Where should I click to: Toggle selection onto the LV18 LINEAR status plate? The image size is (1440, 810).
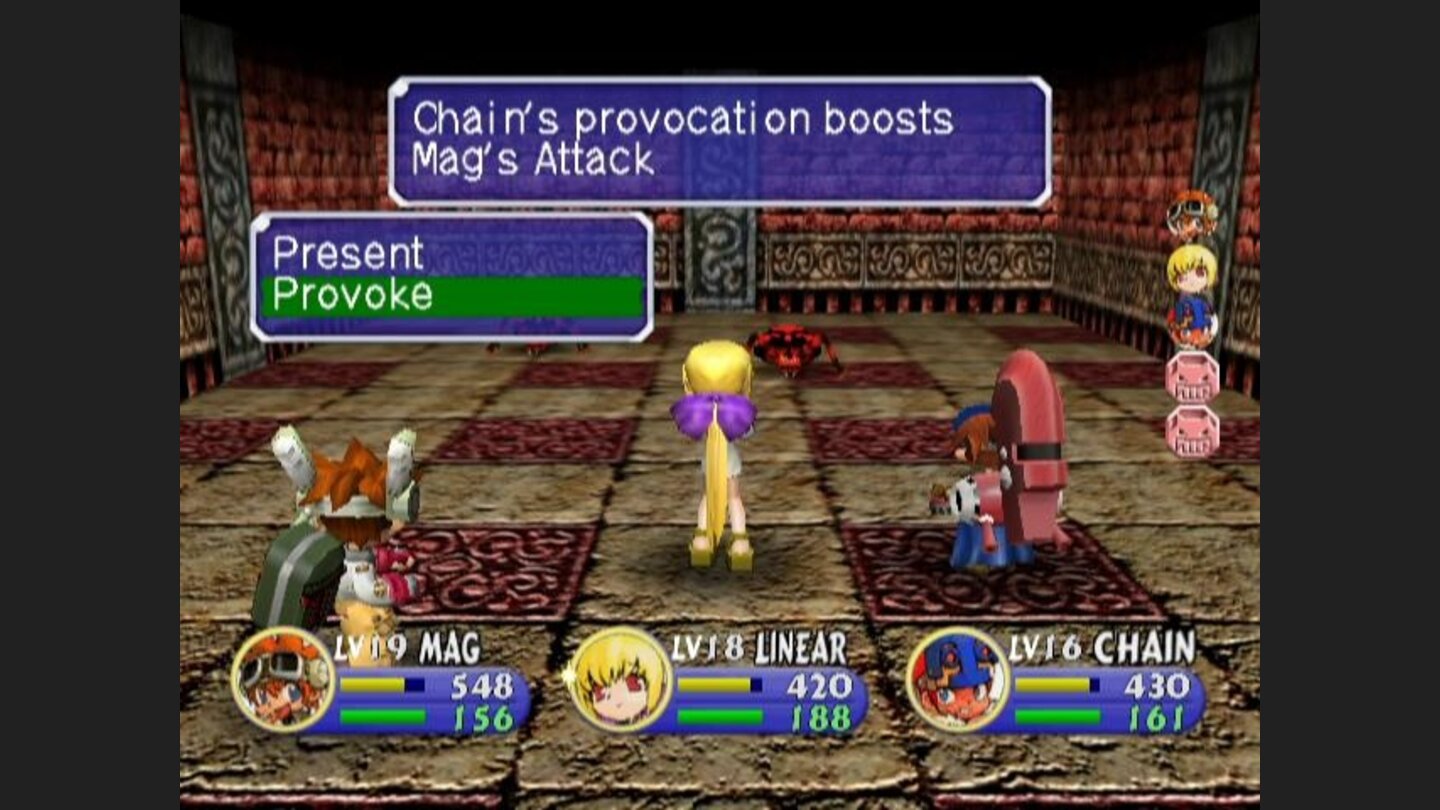757,647
